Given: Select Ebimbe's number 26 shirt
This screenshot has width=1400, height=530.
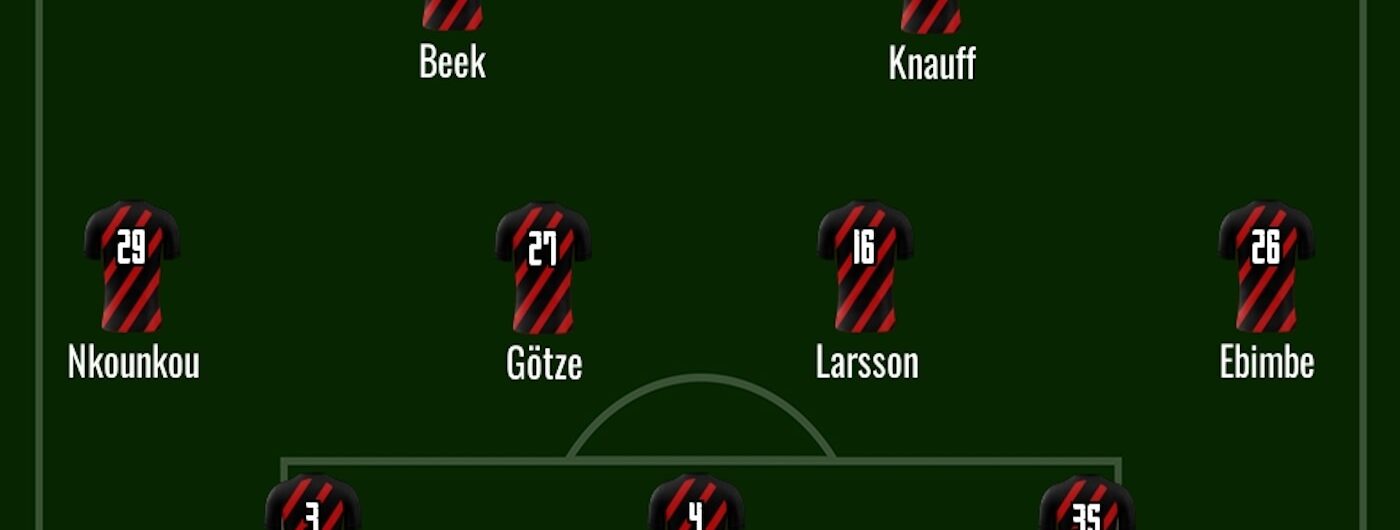Looking at the screenshot, I should [x=1266, y=266].
